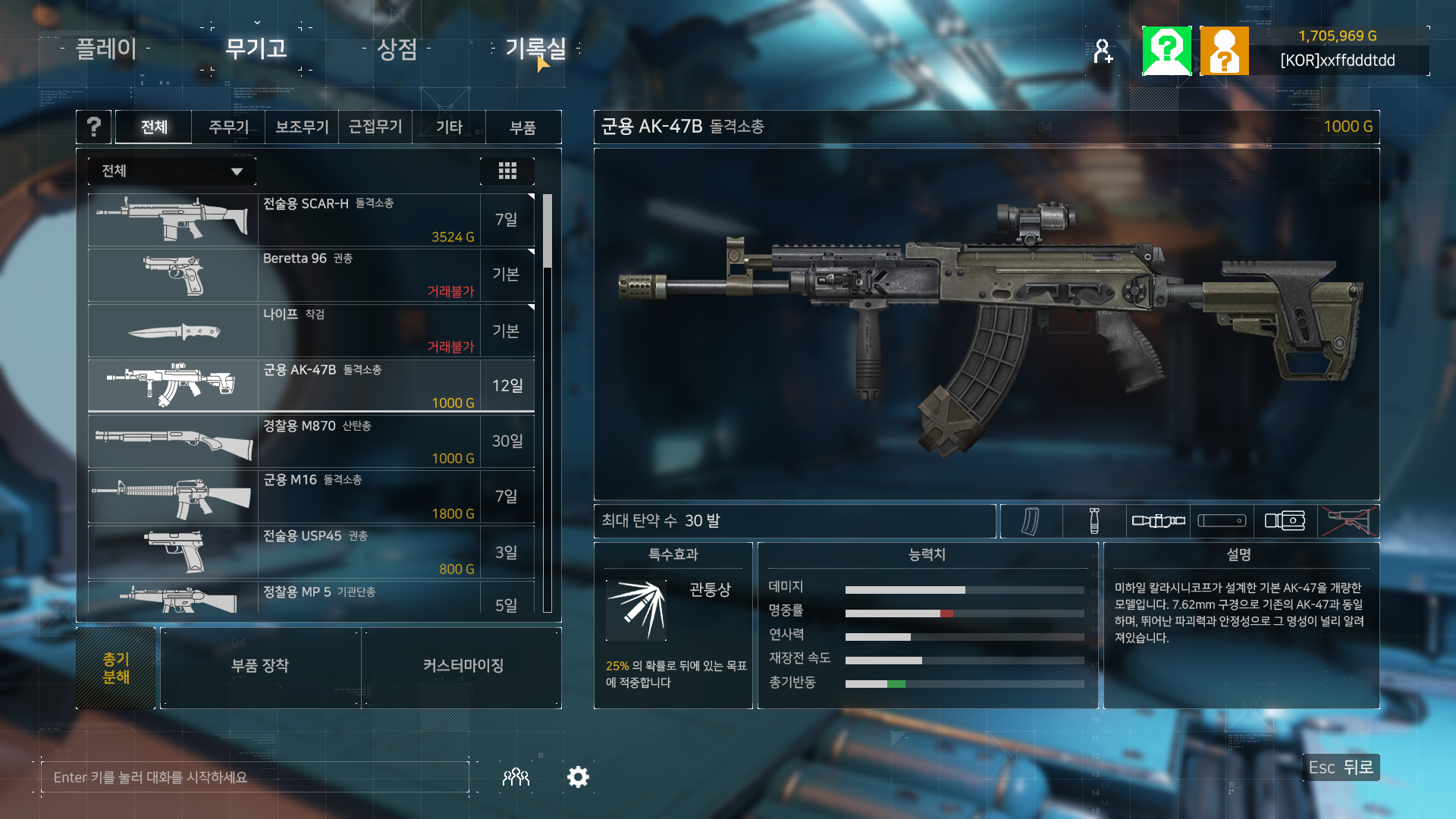Click the orange player profile portrait
The width and height of the screenshot is (1456, 819).
click(1225, 50)
